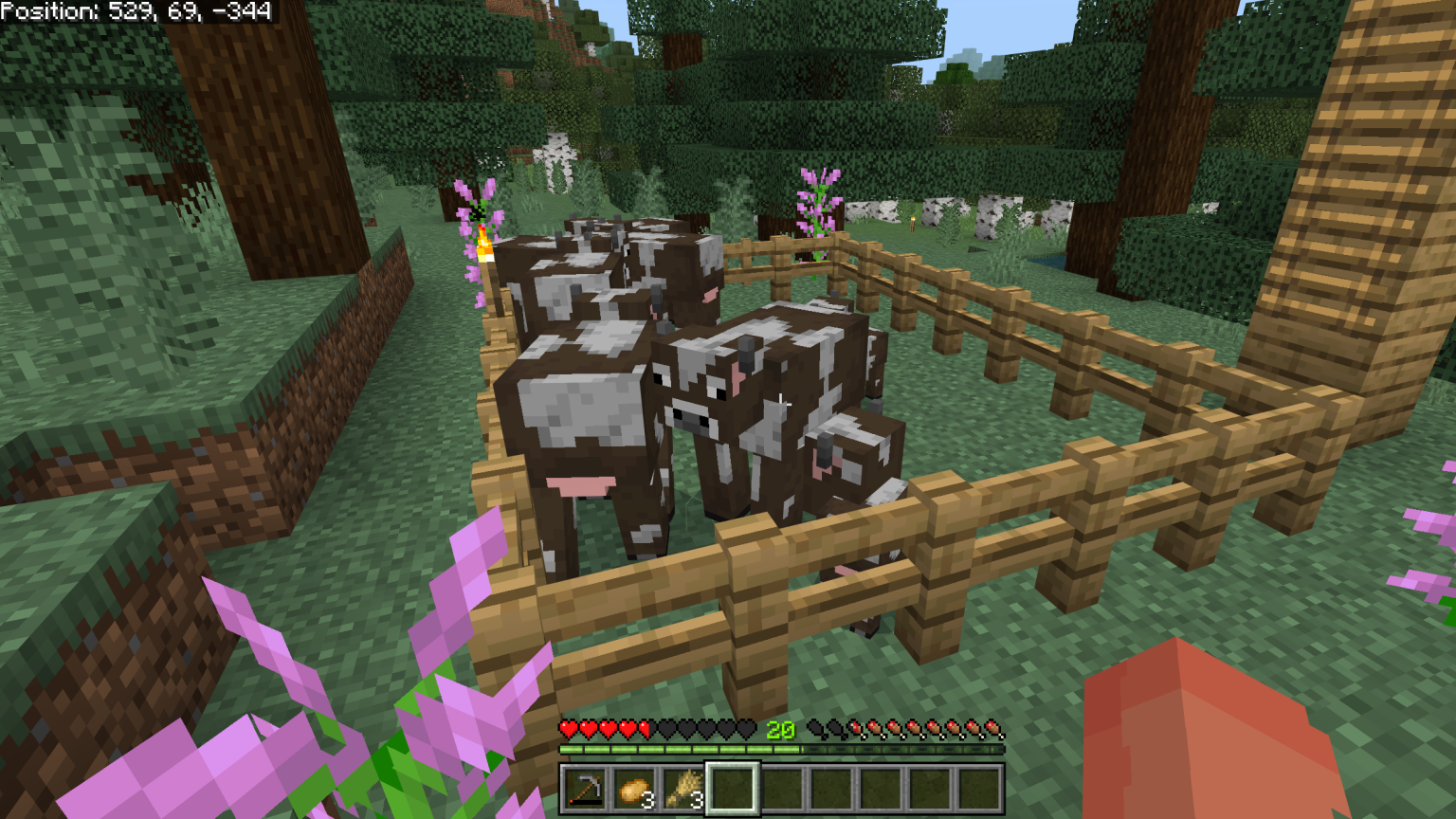The width and height of the screenshot is (1456, 819).
Task: Click the crosshair in screen center
Action: [x=779, y=403]
